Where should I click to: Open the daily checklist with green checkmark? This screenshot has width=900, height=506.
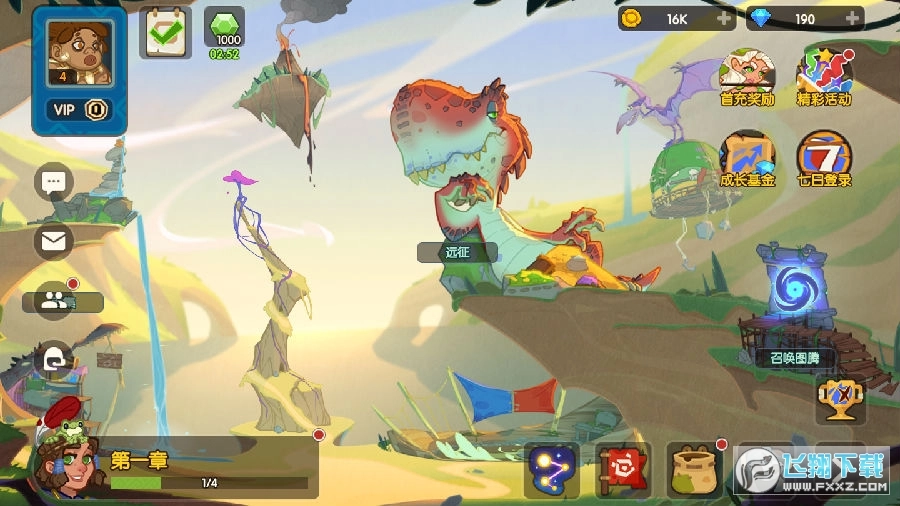pos(165,32)
